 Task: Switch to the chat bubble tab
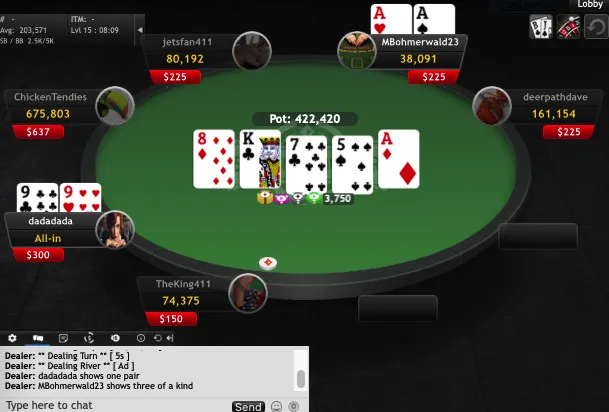[37, 339]
